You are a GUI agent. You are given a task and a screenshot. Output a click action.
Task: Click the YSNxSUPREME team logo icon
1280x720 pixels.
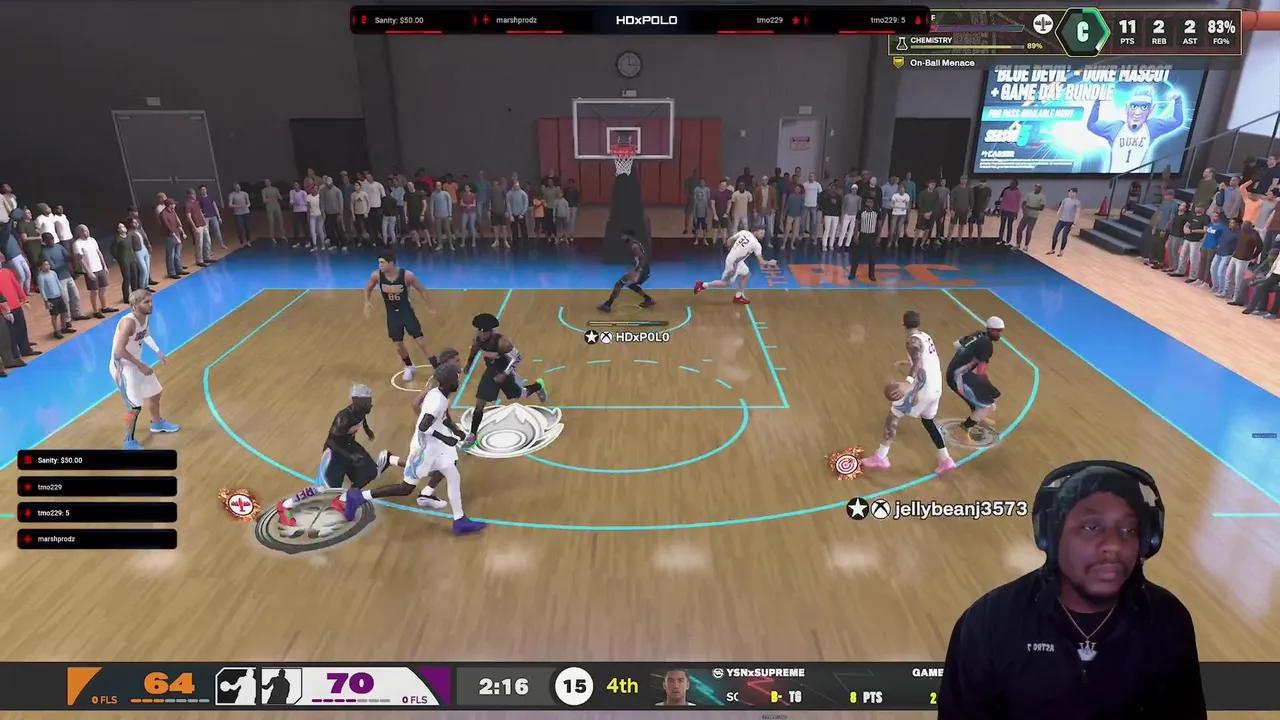(718, 673)
